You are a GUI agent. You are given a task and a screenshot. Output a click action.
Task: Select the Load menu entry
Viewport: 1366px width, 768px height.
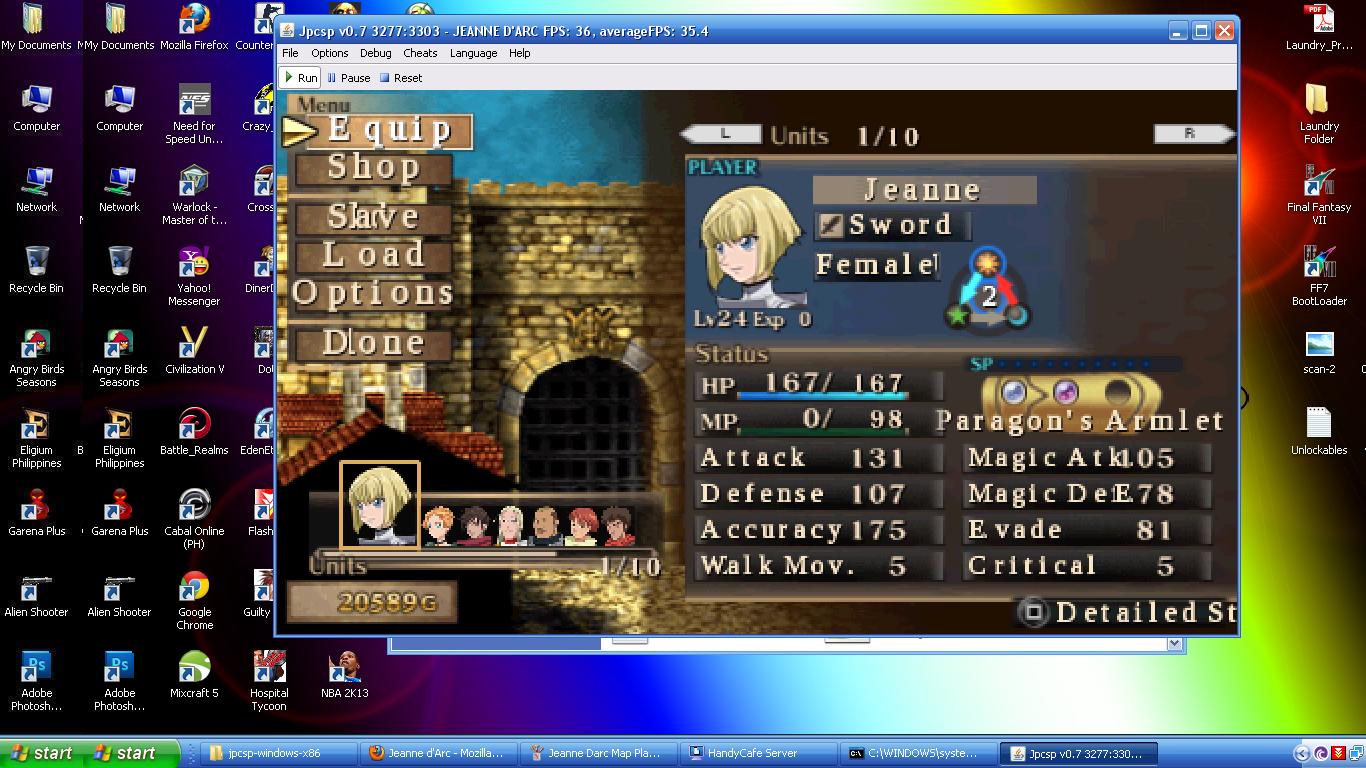(x=373, y=255)
